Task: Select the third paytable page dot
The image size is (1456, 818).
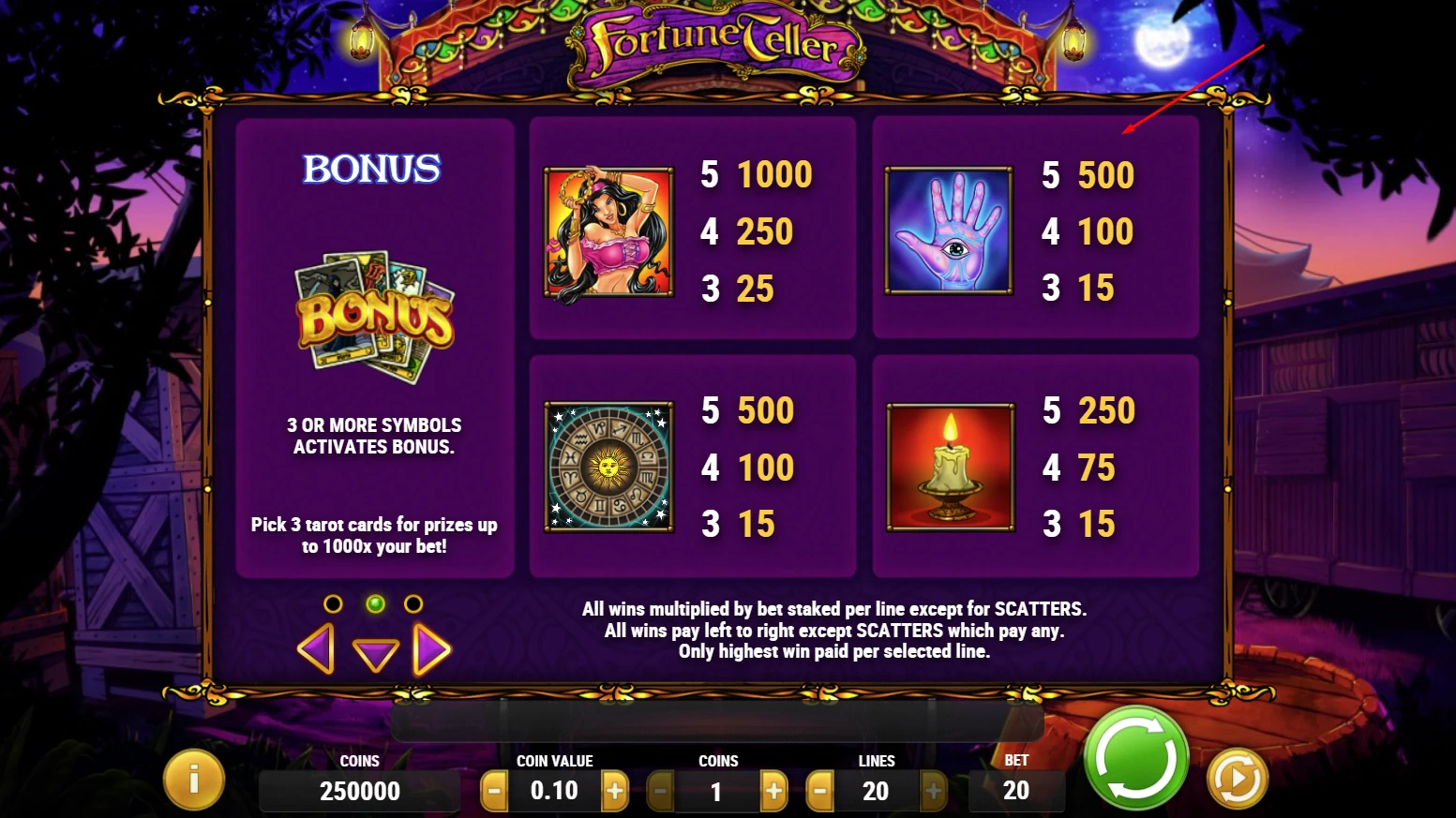Action: tap(415, 603)
